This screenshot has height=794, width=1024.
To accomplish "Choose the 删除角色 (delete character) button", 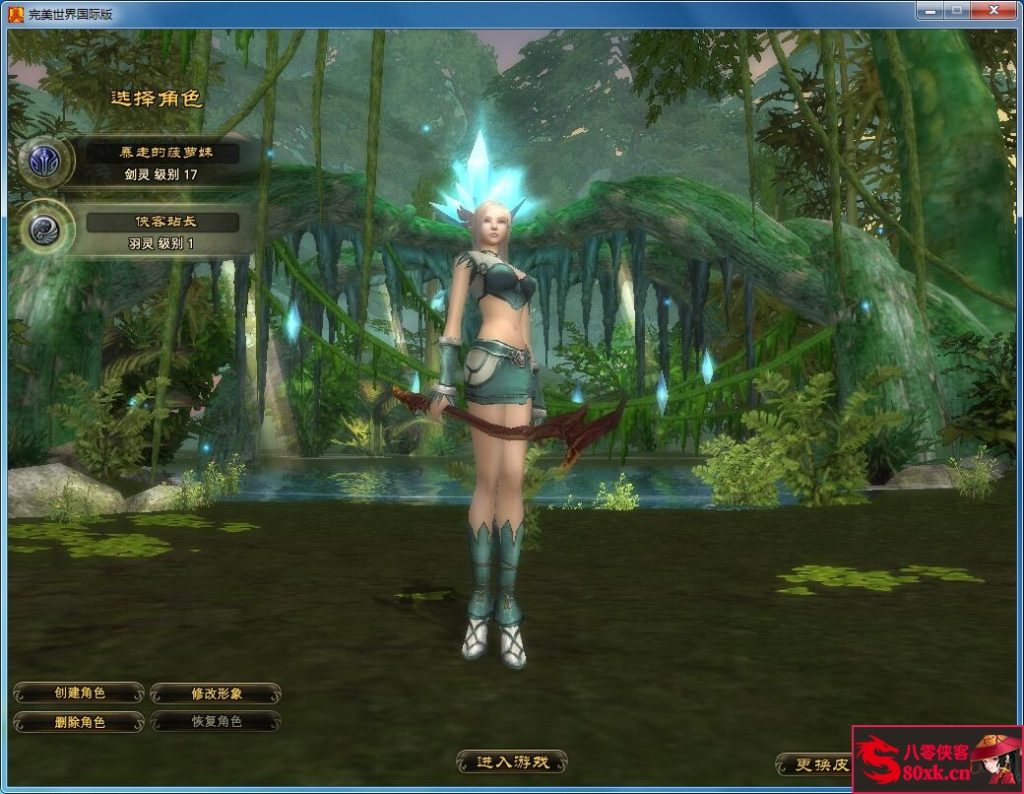I will (79, 721).
